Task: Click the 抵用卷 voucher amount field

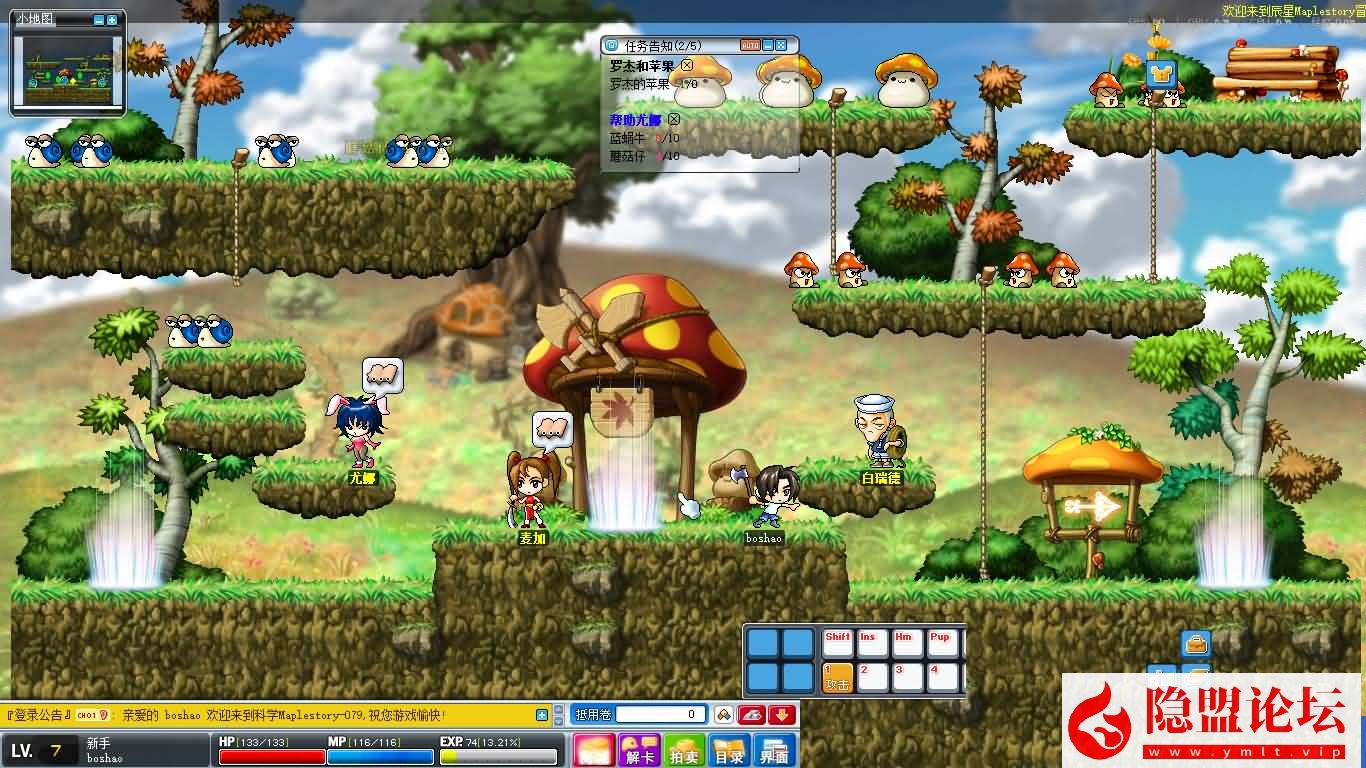Action: (659, 715)
